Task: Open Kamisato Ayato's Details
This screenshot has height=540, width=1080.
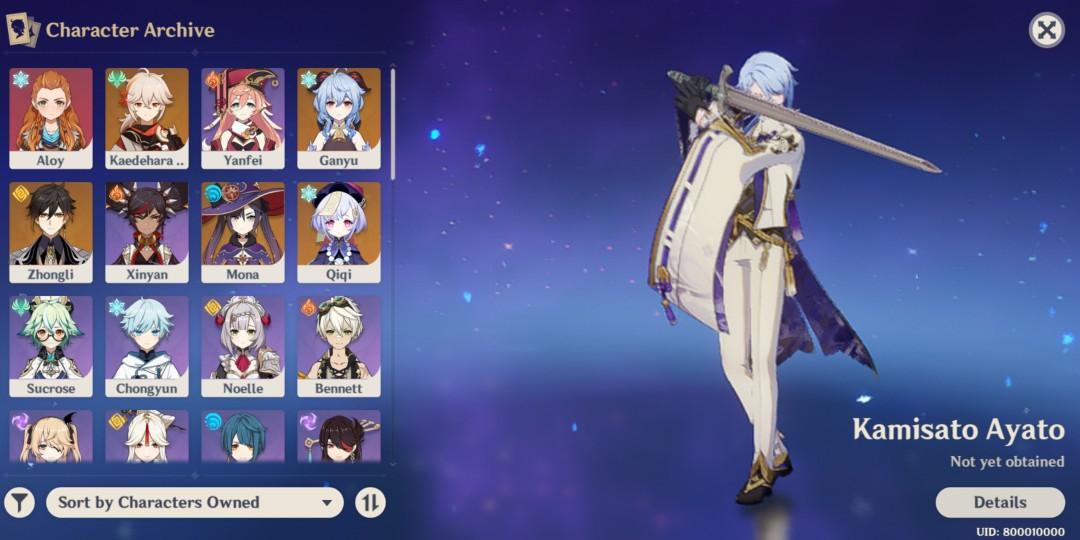Action: point(999,502)
